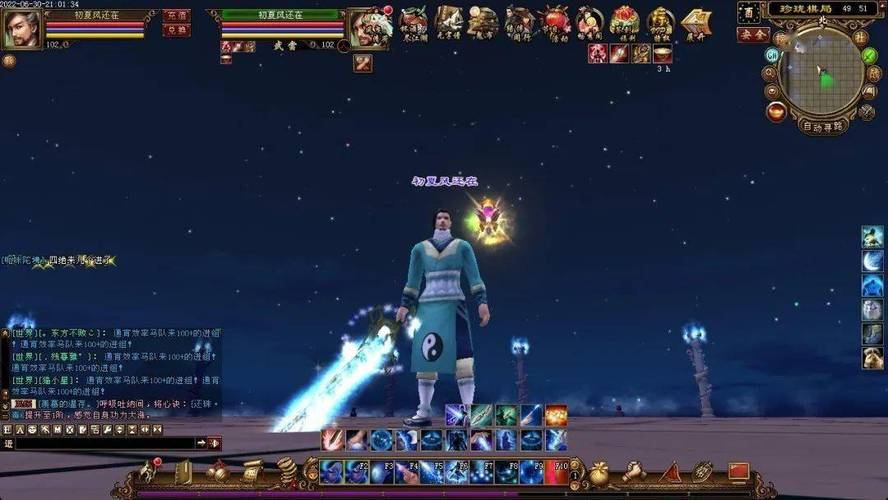This screenshot has height=500, width=888.
Task: Select the crescent moon buff icon
Action: click(872, 262)
